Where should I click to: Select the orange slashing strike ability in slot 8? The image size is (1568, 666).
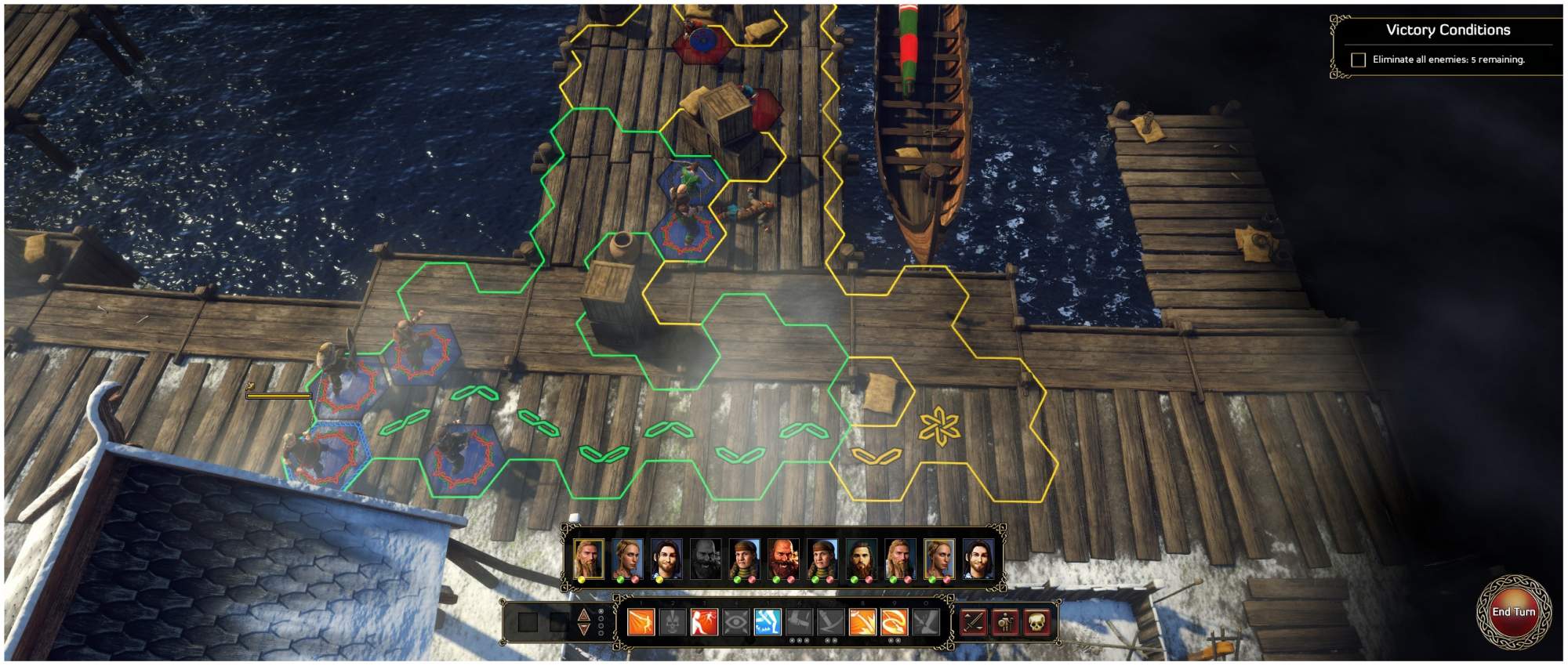pyautogui.click(x=862, y=623)
